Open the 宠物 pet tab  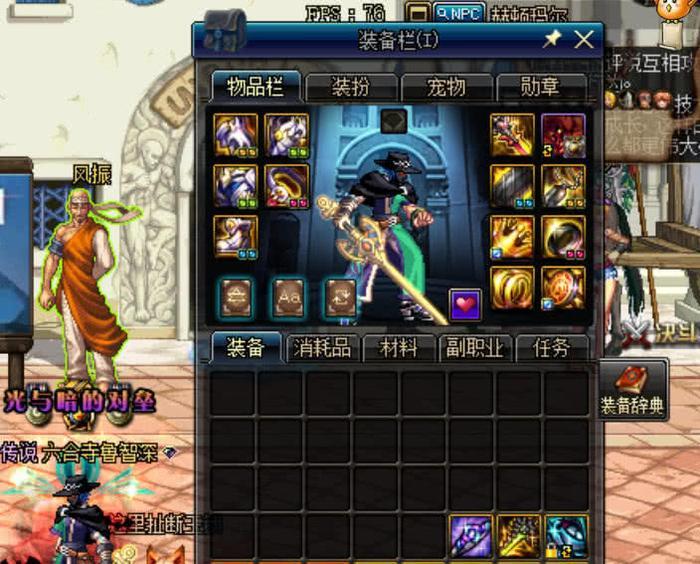click(x=446, y=87)
